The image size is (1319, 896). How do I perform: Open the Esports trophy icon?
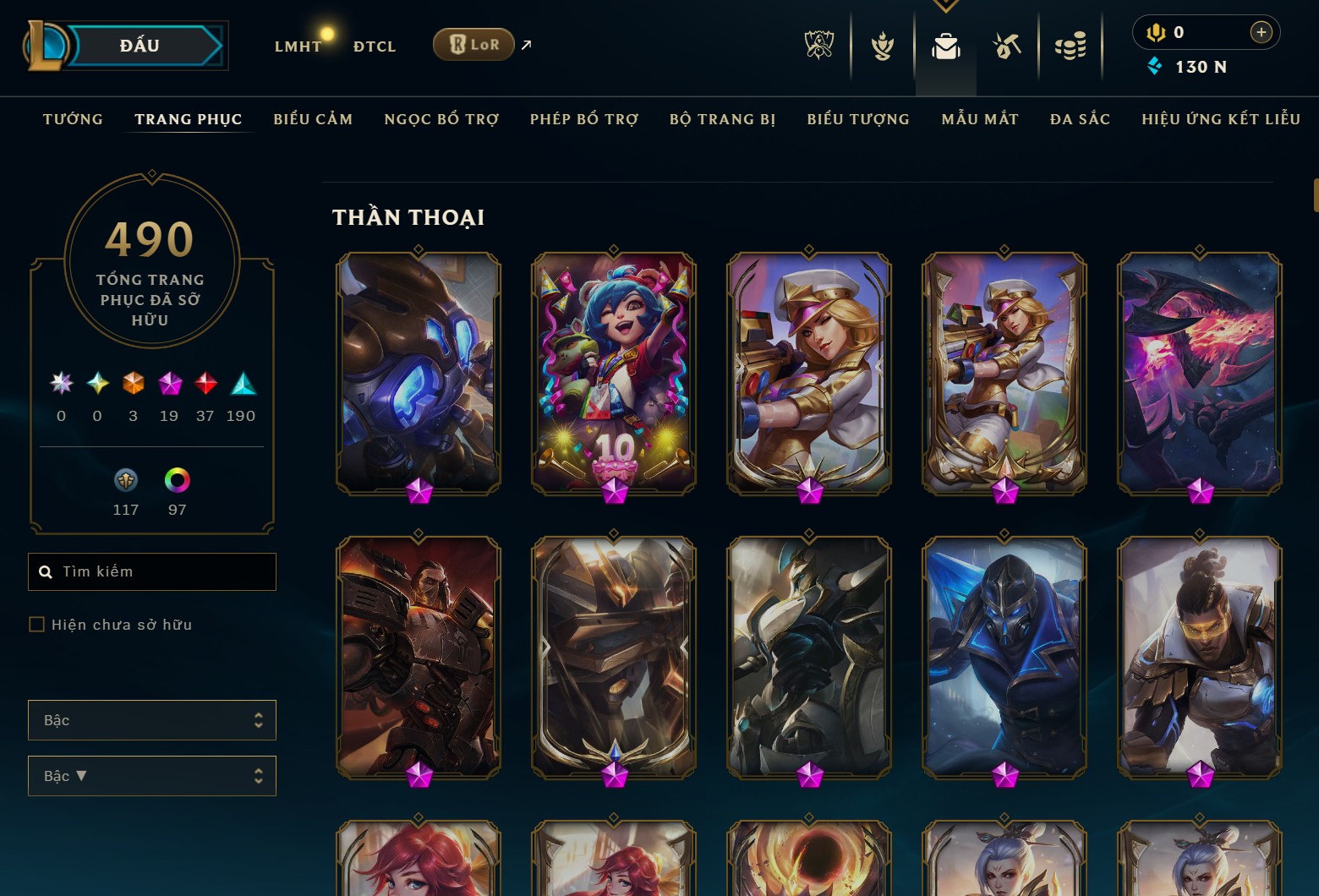point(818,46)
